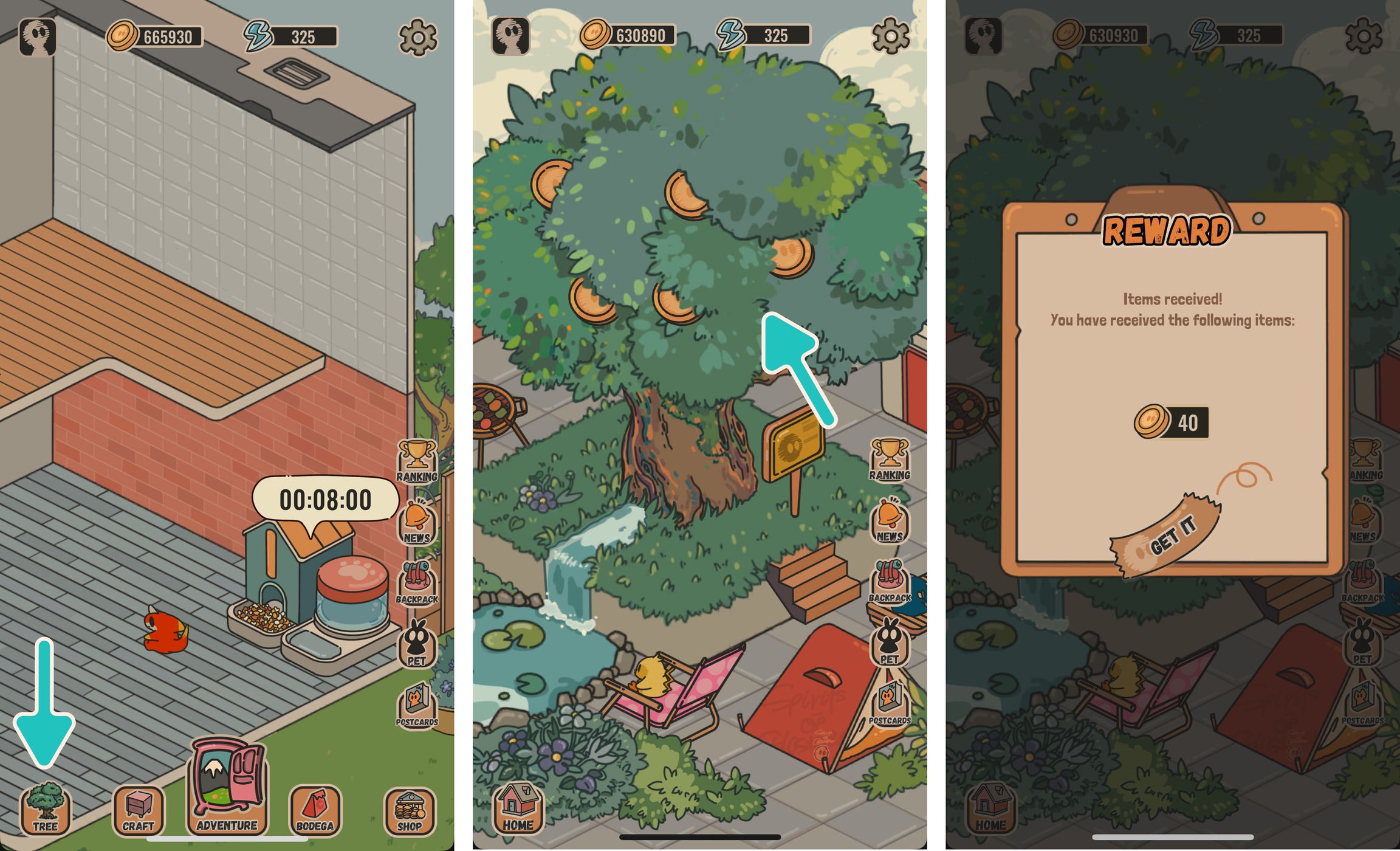This screenshot has height=851, width=1400.
Task: Open the Craft menu
Action: 139,811
